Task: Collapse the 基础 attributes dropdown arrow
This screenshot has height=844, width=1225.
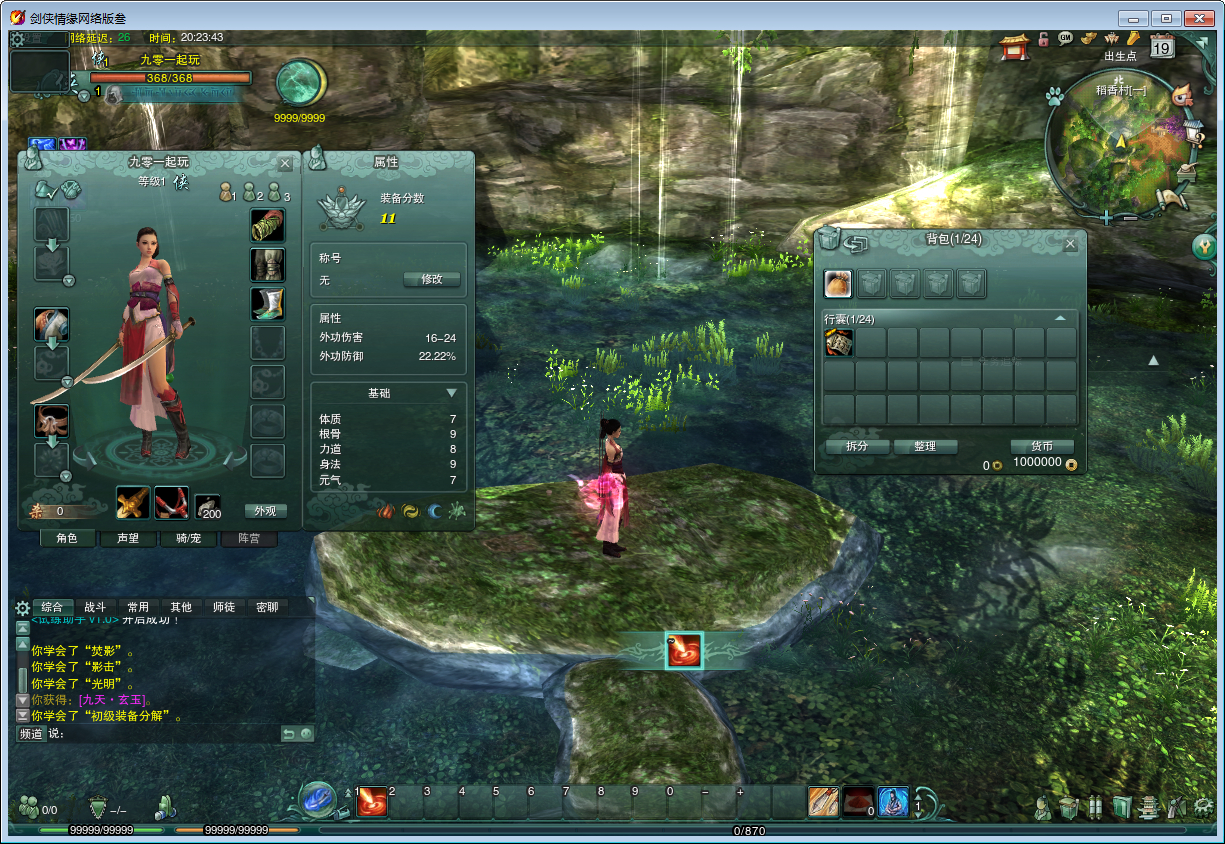Action: pos(452,393)
